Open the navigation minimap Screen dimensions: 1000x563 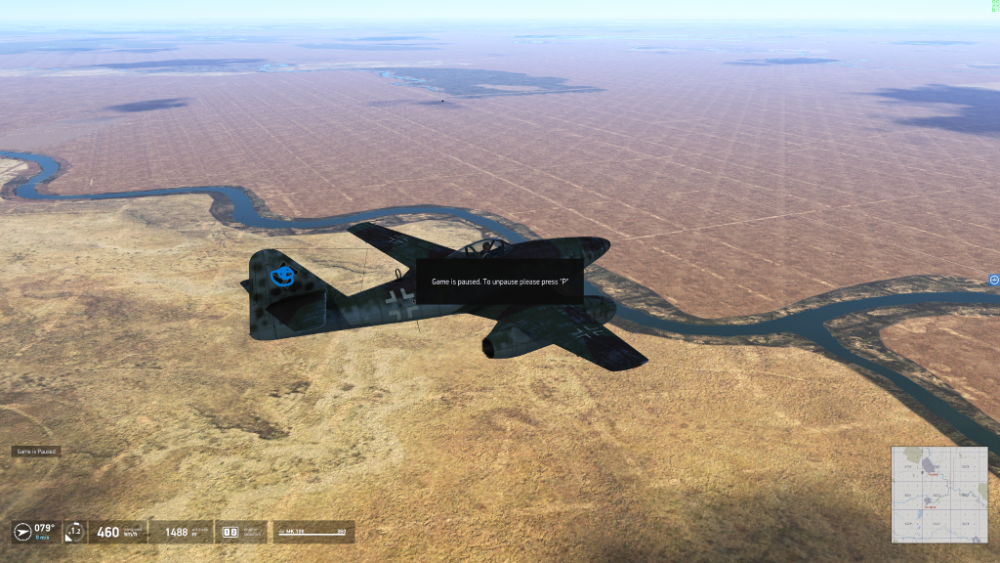coord(939,494)
